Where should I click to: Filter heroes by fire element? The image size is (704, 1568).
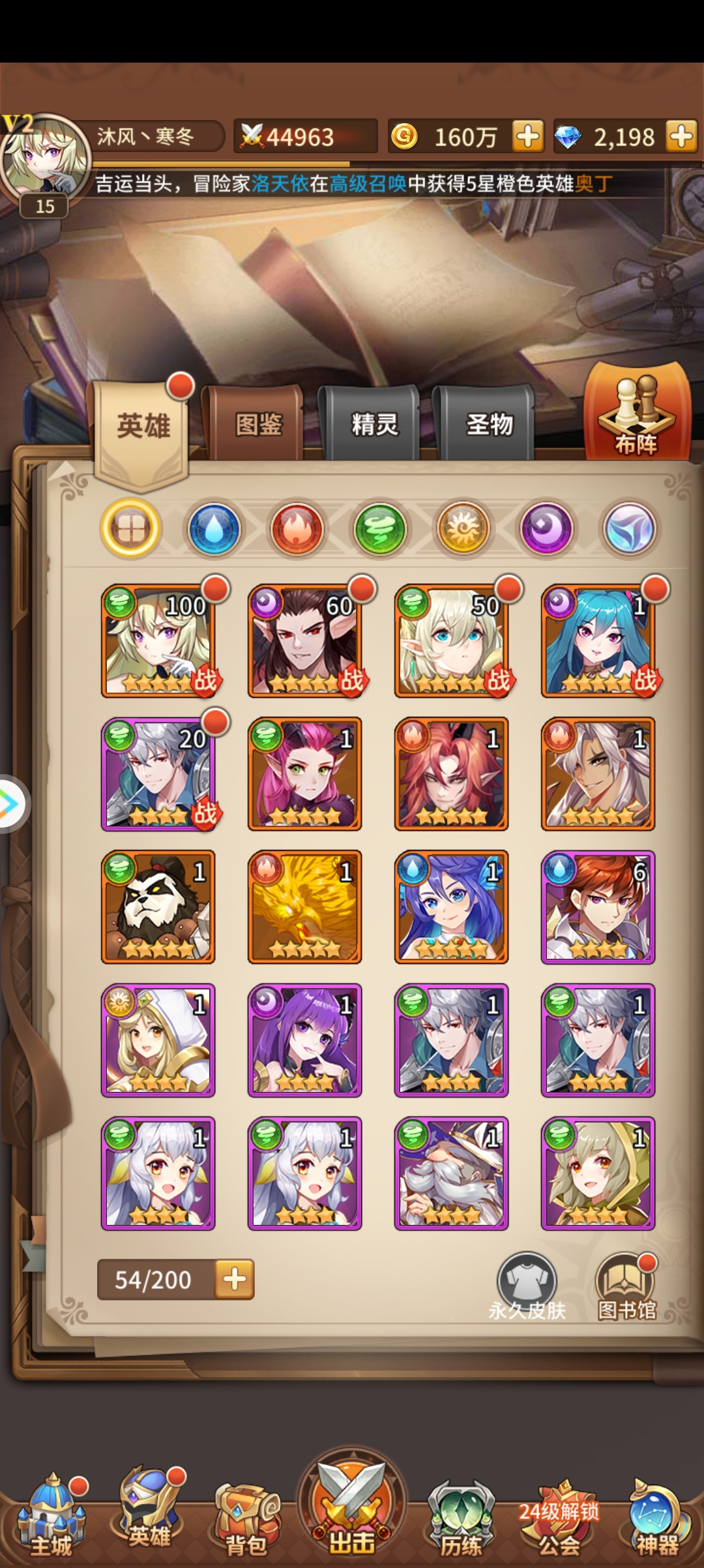click(297, 528)
